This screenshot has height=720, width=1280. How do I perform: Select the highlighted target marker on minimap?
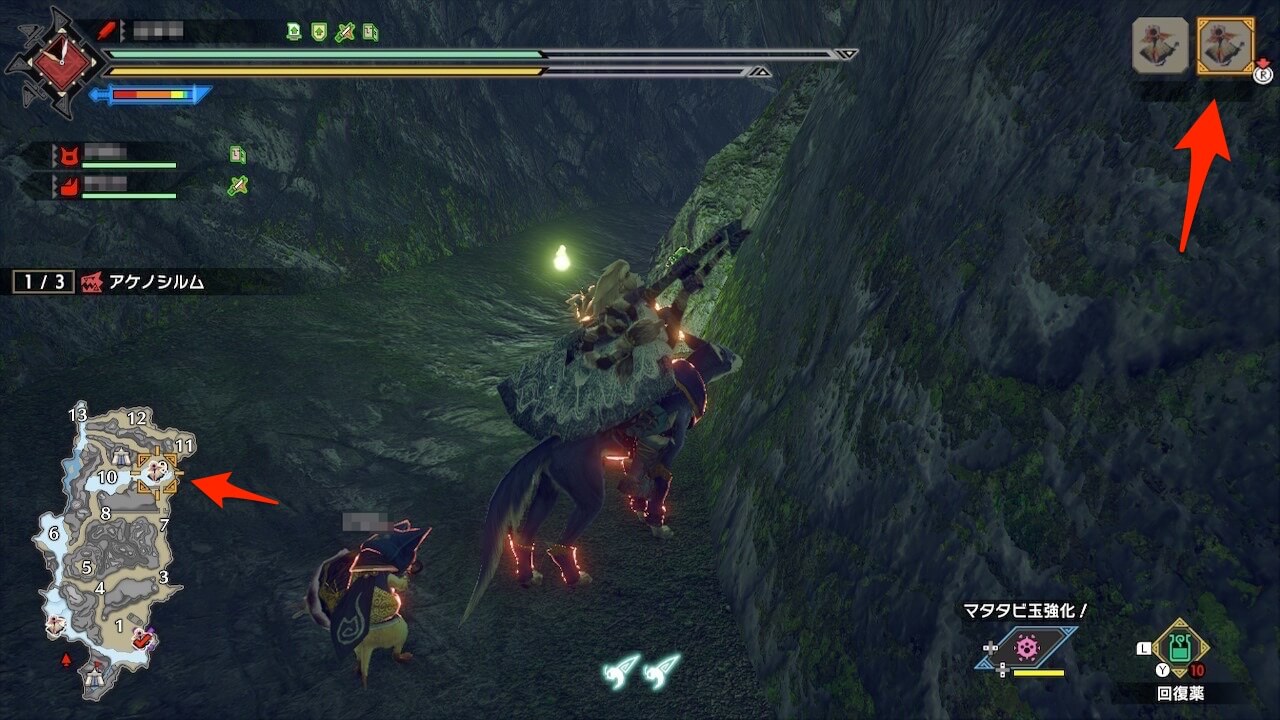point(158,472)
